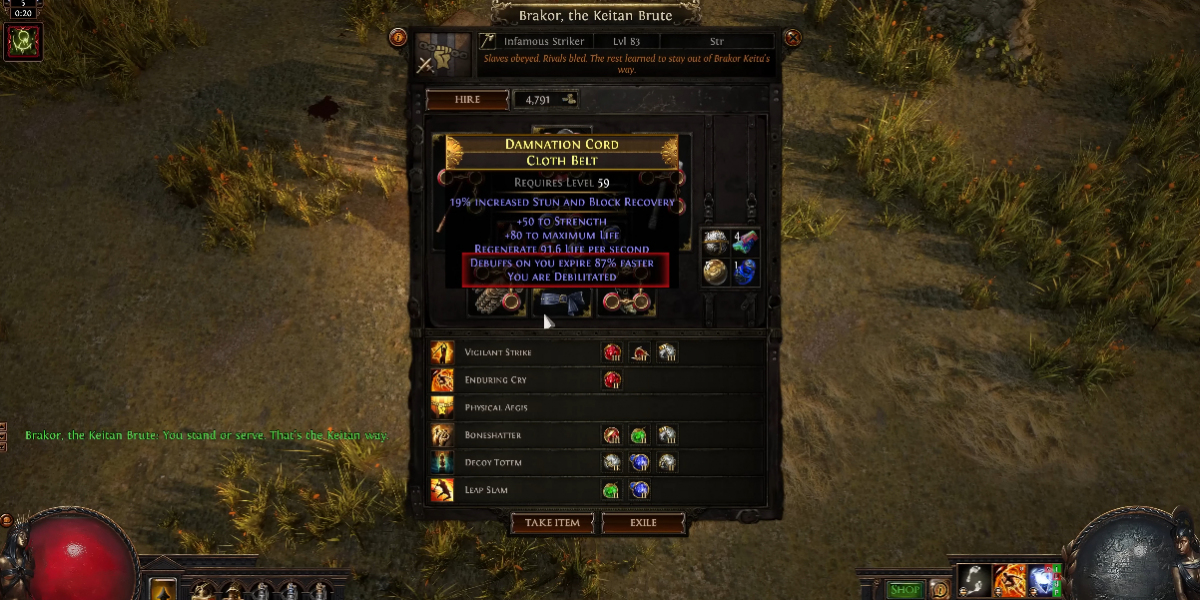Choose the Exile button

click(x=643, y=523)
